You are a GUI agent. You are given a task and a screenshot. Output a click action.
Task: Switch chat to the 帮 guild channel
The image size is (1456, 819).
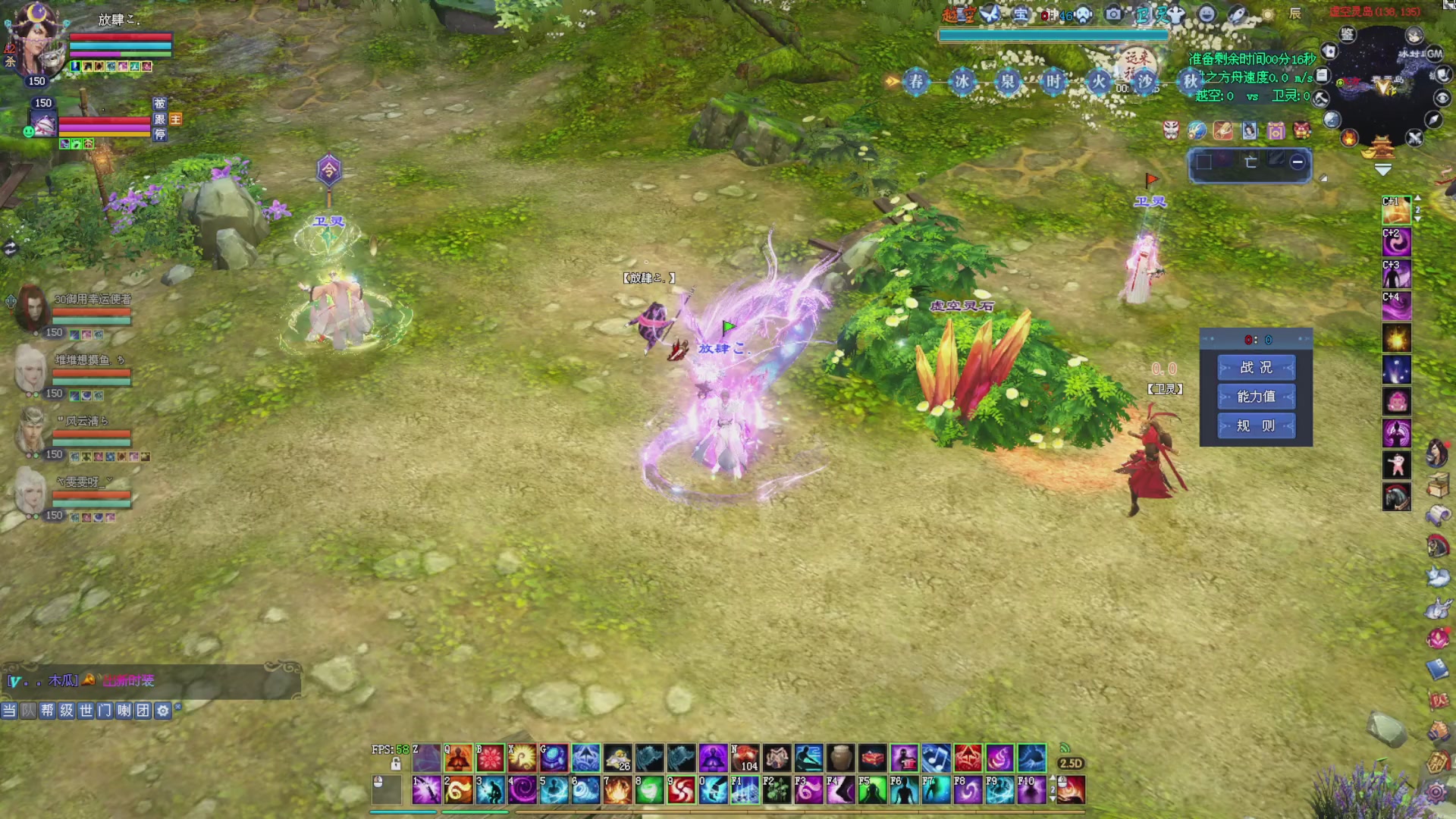[x=47, y=711]
